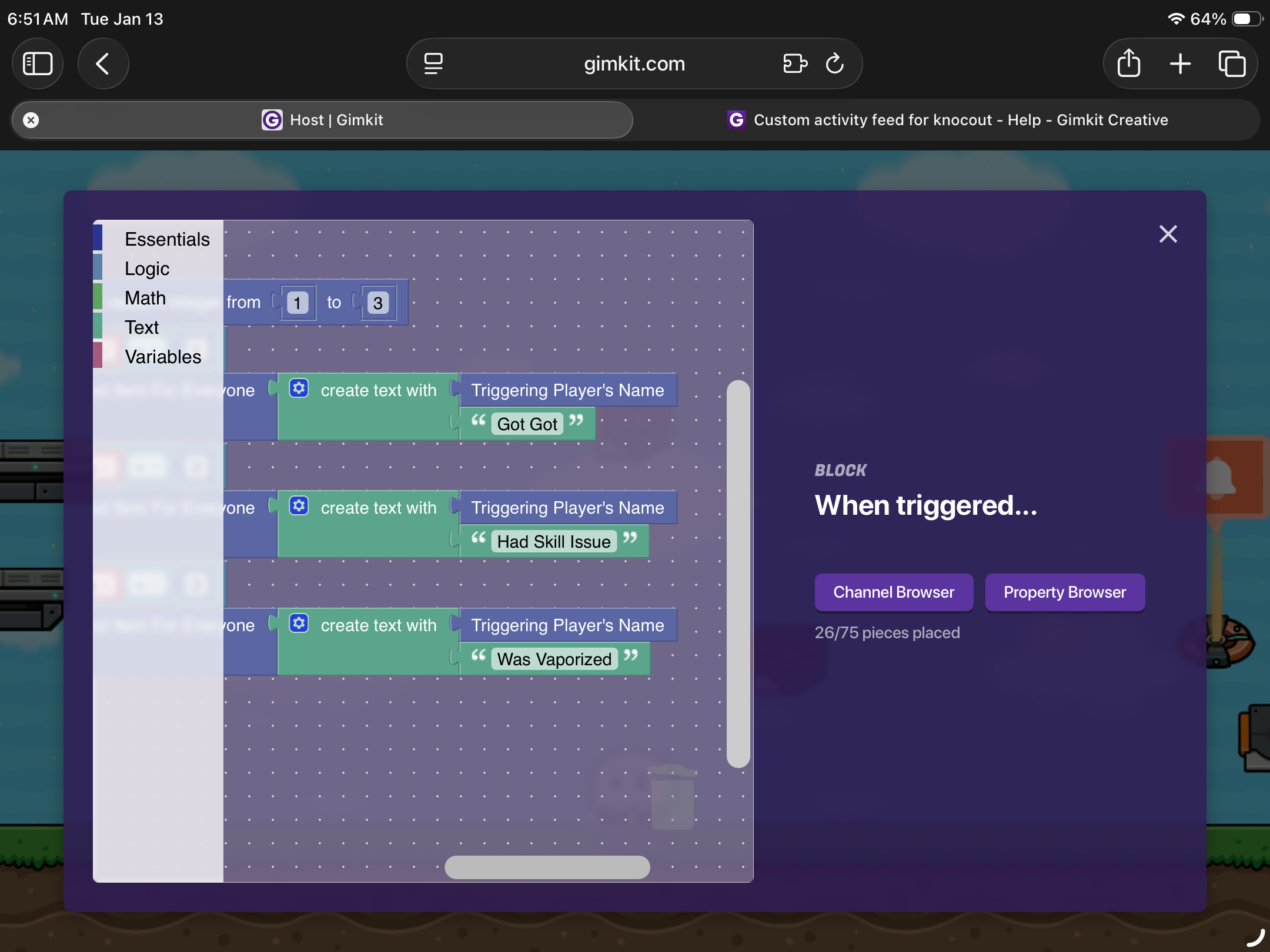Edit the 'Had Skill Issue' text field

tap(553, 541)
